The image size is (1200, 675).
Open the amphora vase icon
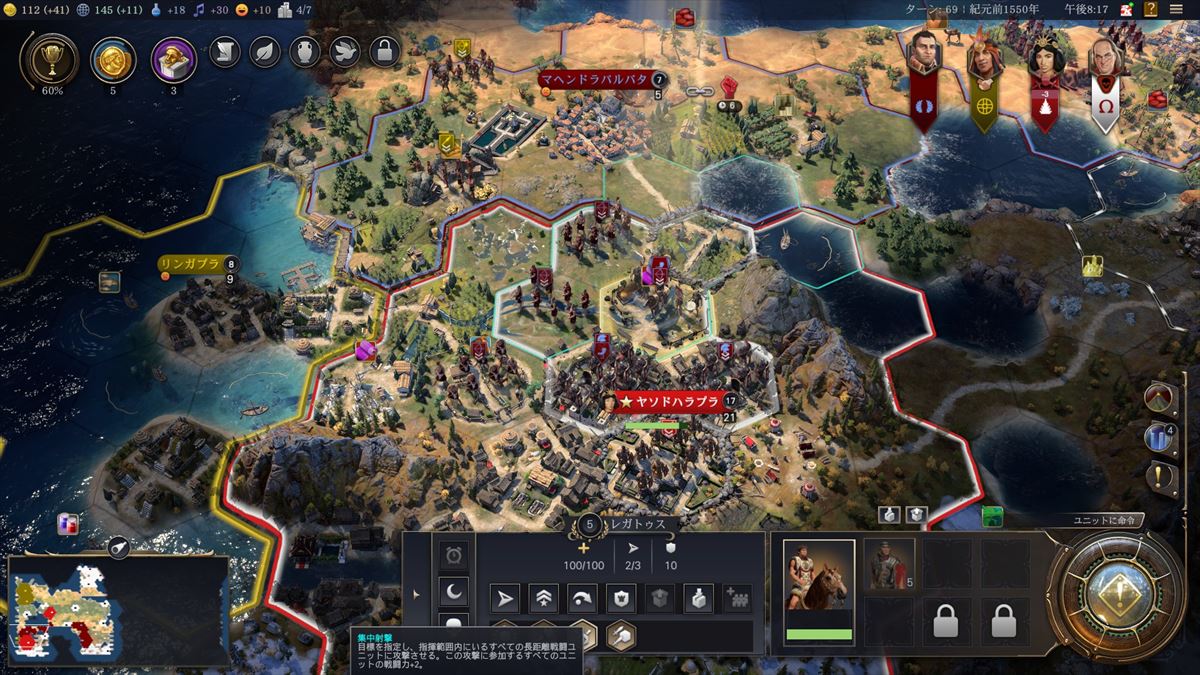coord(305,50)
